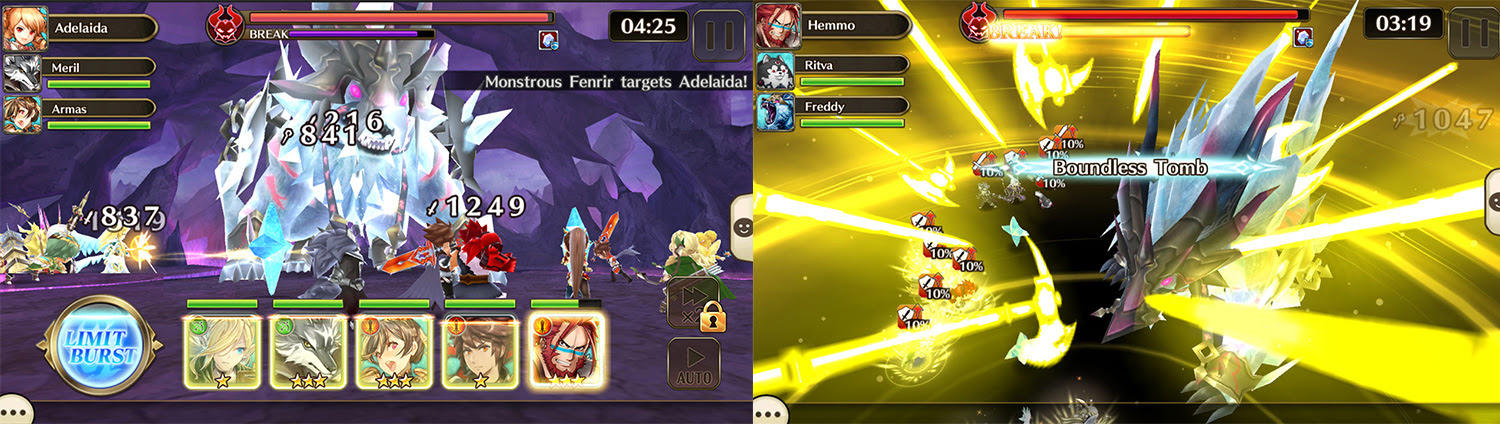Pause the battle beside the 04:25 timer

pos(717,33)
